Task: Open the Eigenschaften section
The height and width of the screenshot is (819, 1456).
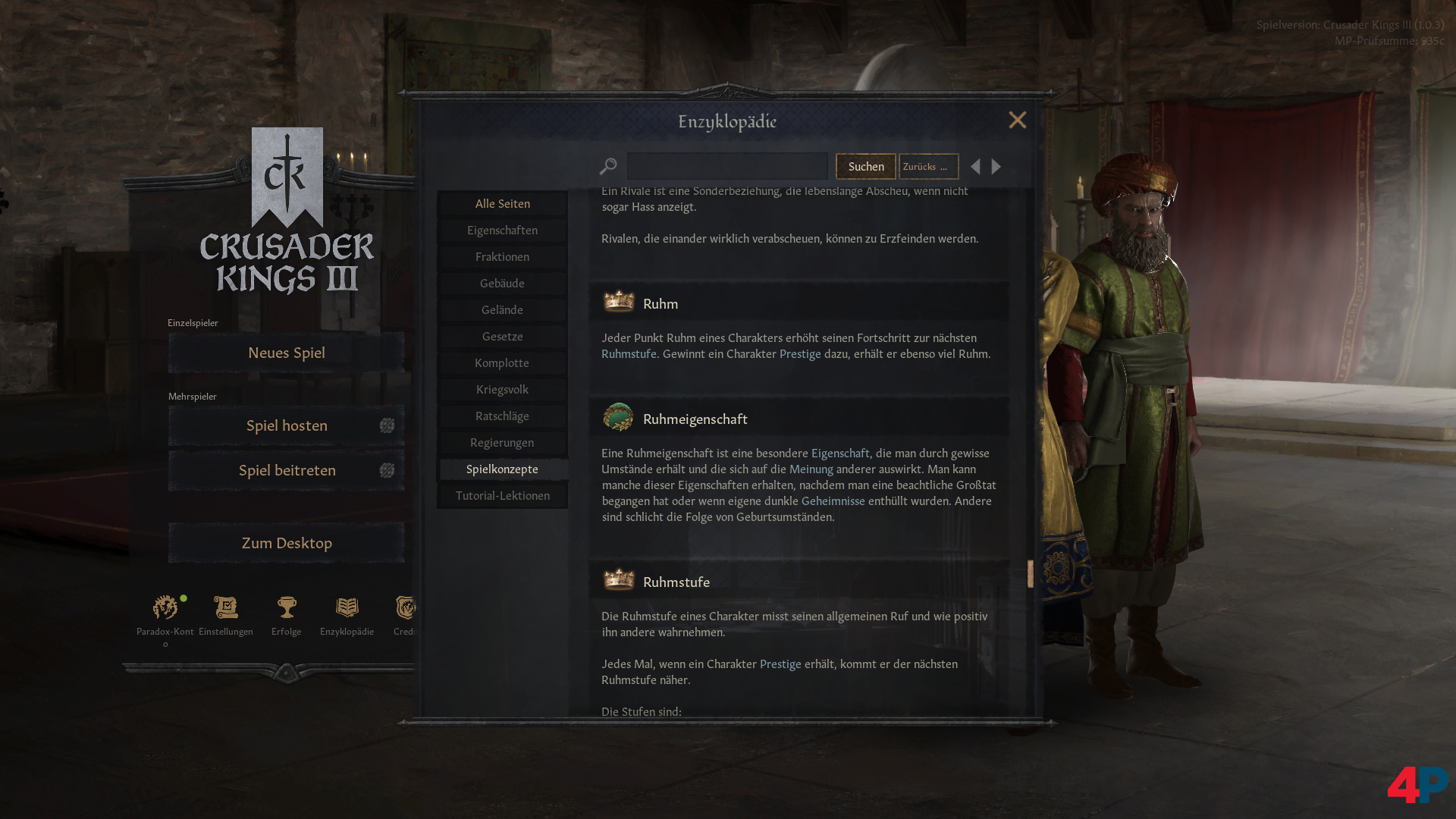Action: click(502, 230)
